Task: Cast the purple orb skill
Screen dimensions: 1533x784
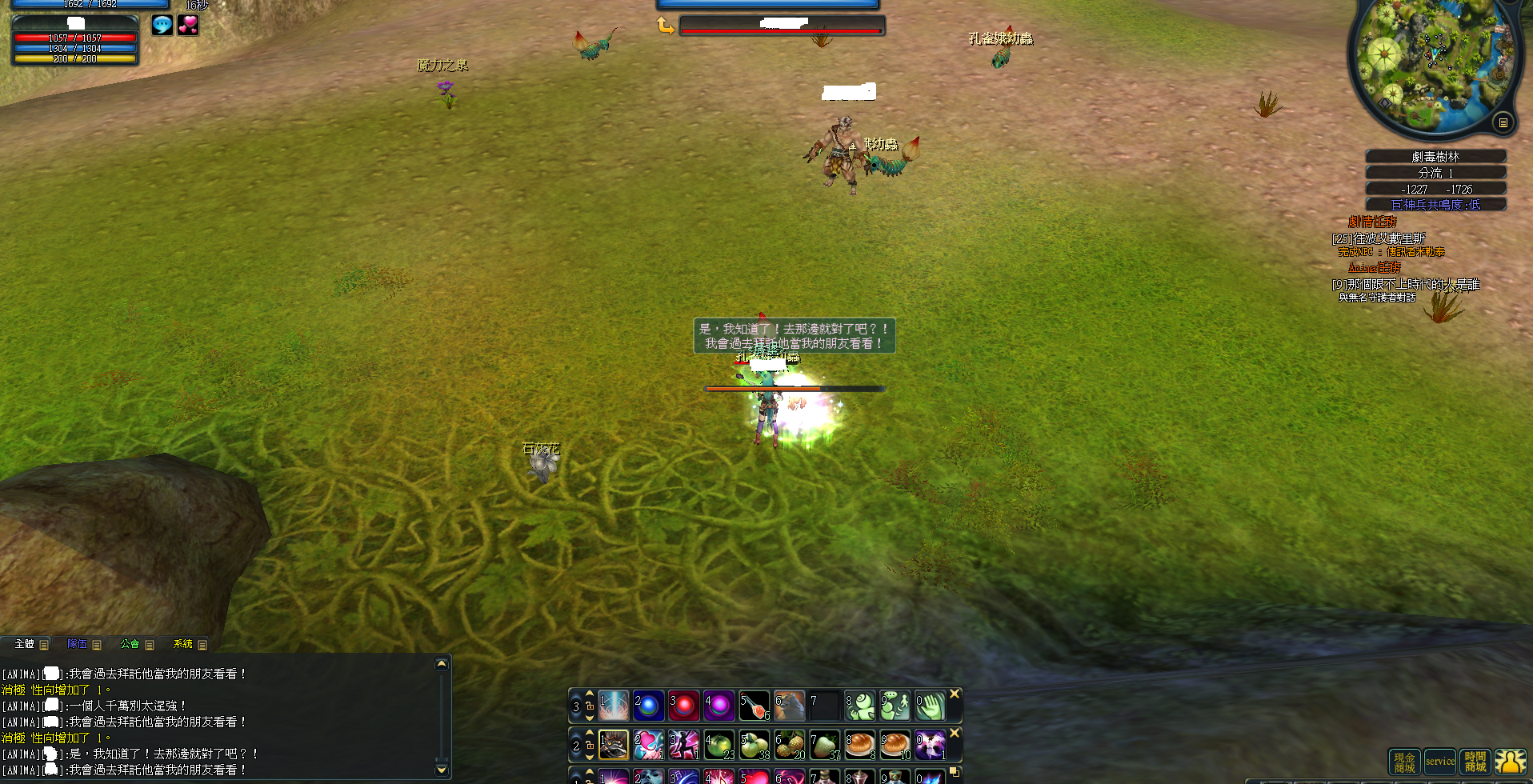Action: click(x=718, y=706)
